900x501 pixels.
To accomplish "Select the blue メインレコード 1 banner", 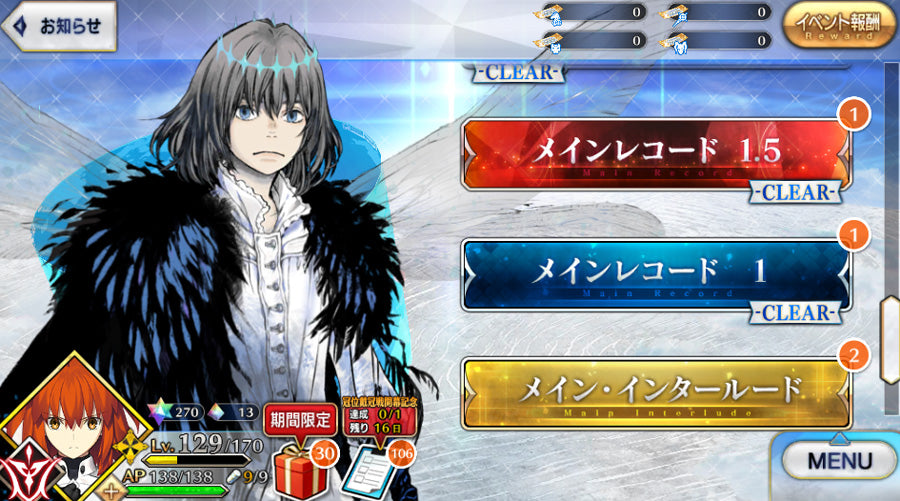I will point(655,275).
